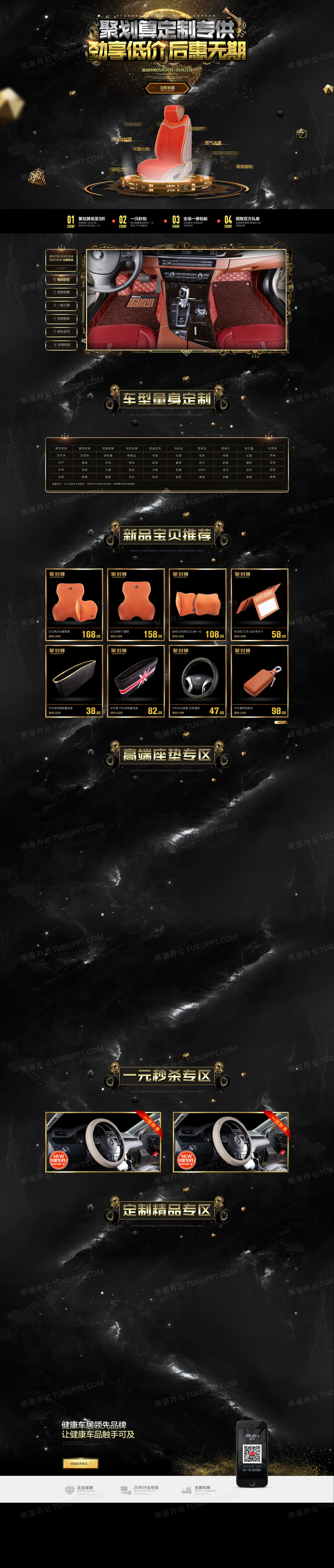Select the 98.00 leather key case

point(259,681)
